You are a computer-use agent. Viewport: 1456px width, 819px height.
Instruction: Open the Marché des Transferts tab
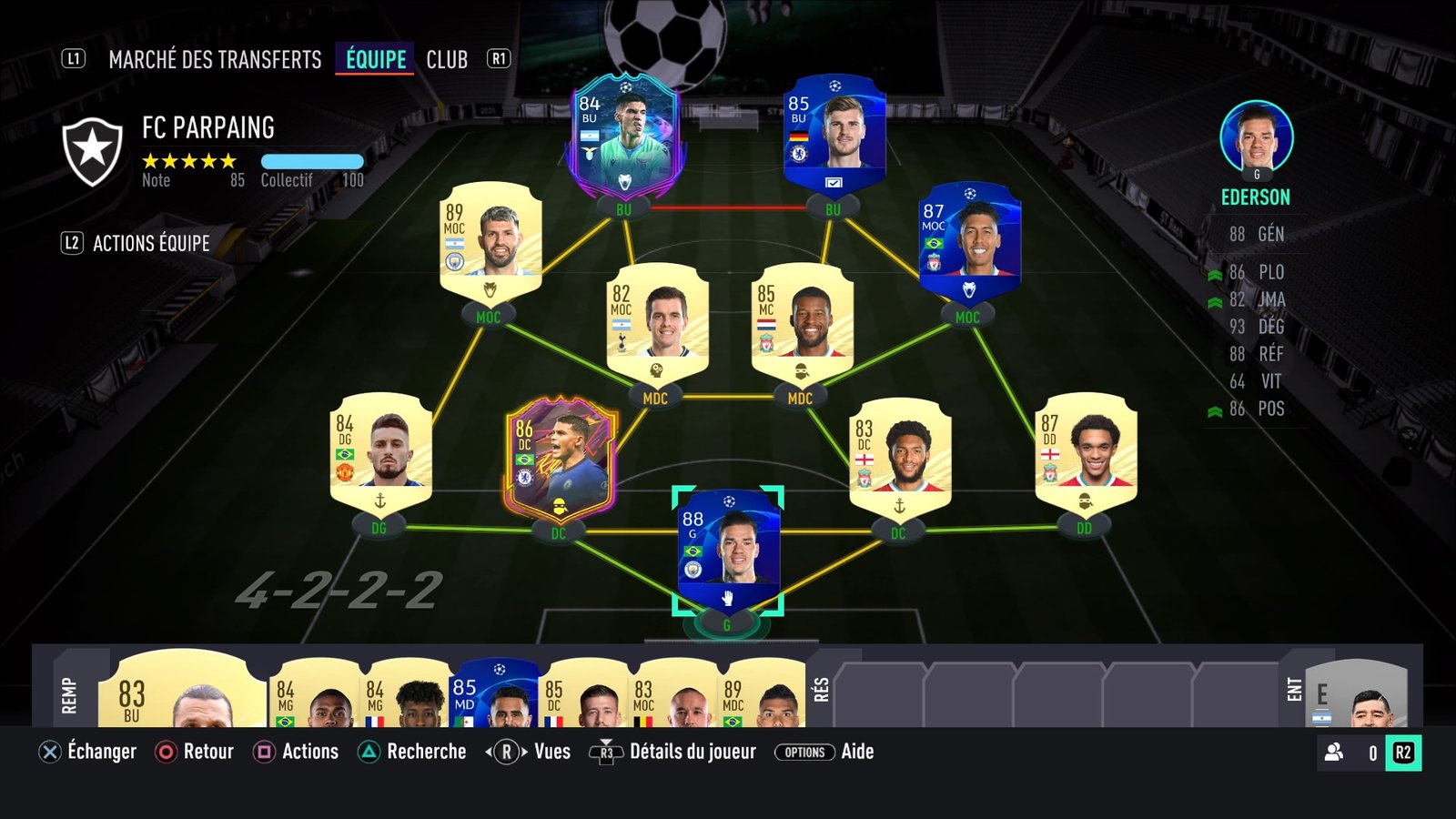point(214,59)
